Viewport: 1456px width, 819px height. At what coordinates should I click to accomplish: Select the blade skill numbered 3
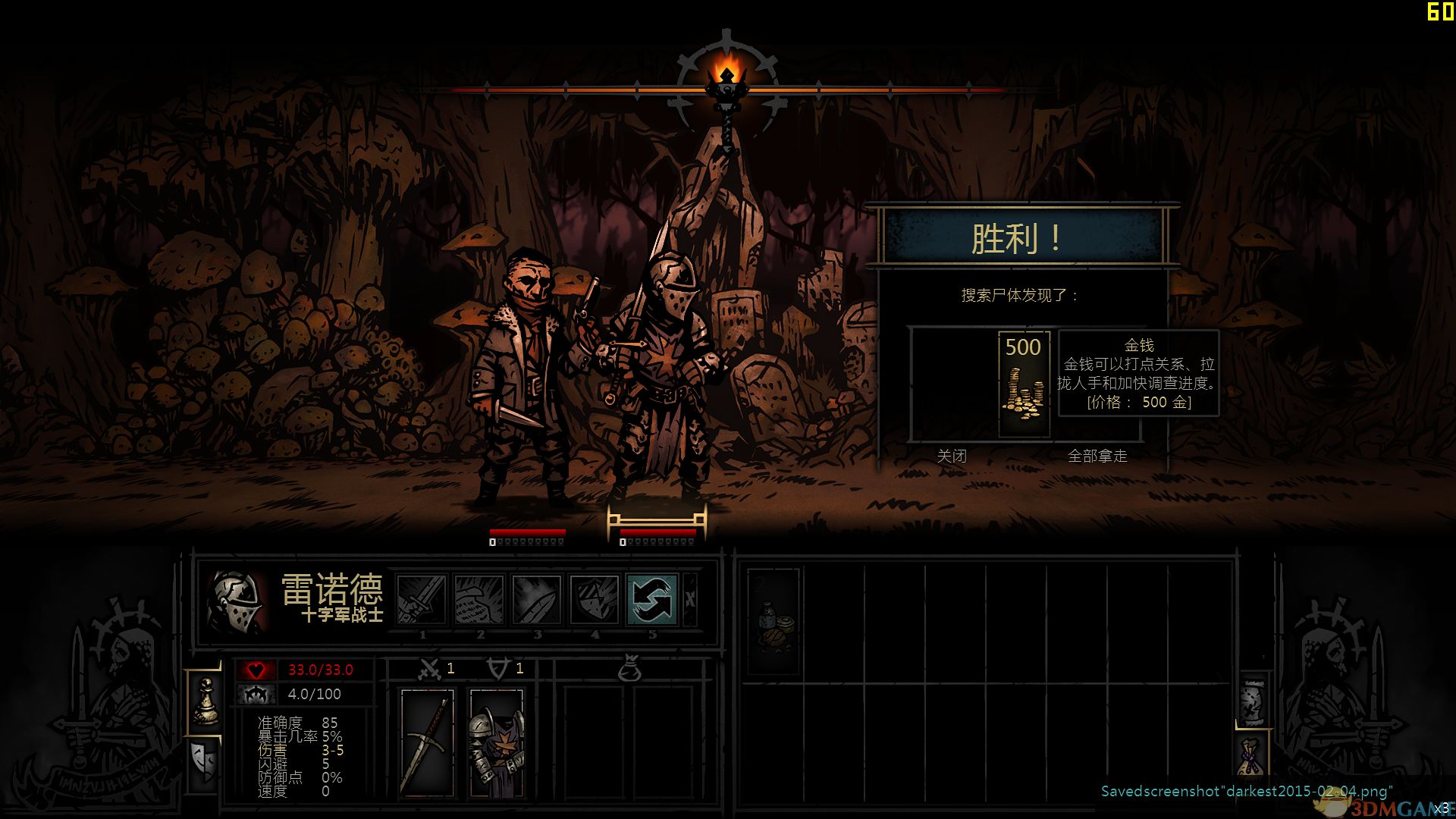pyautogui.click(x=537, y=599)
